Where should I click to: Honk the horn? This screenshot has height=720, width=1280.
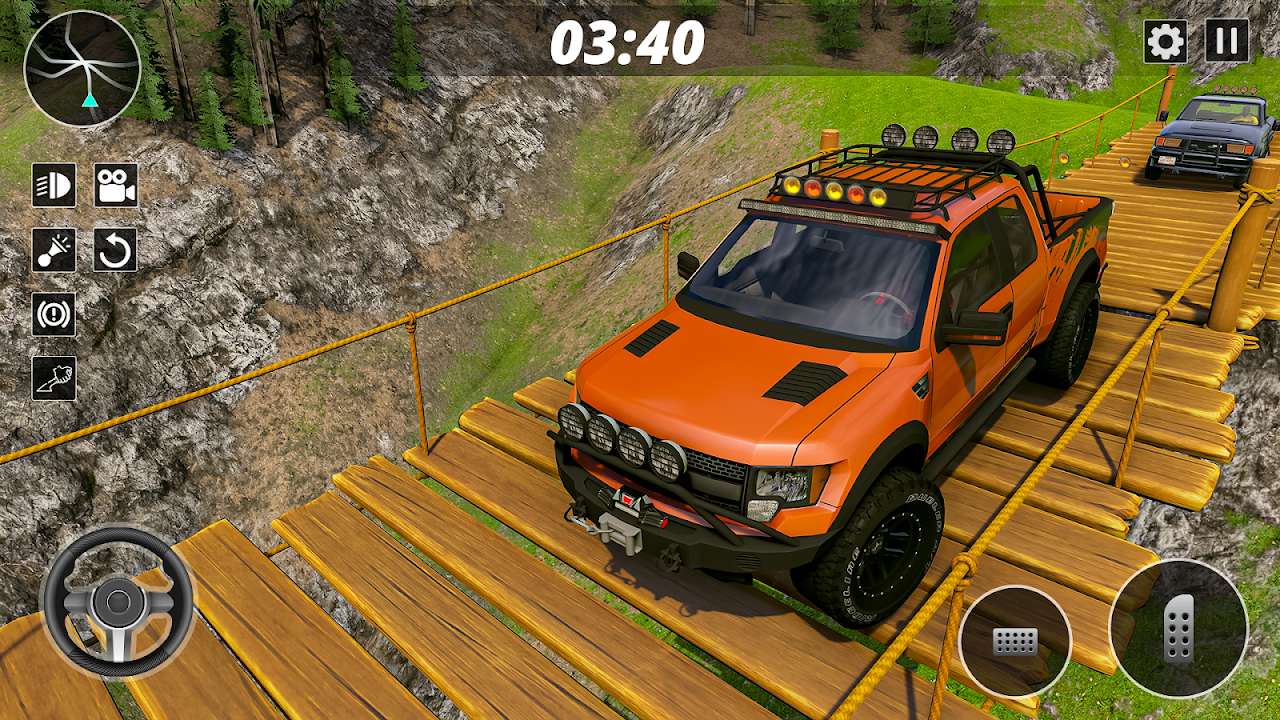point(54,250)
